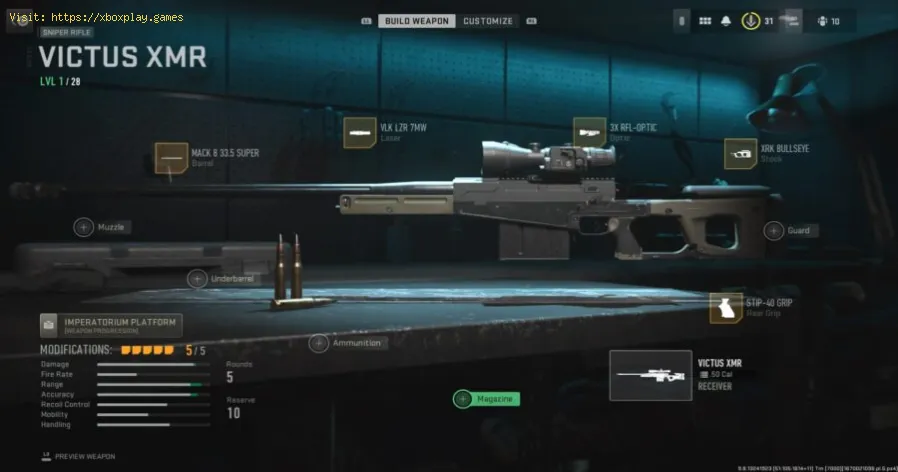Switch to the Build Weapon tab
Viewport: 898px width, 472px height.
tap(417, 20)
